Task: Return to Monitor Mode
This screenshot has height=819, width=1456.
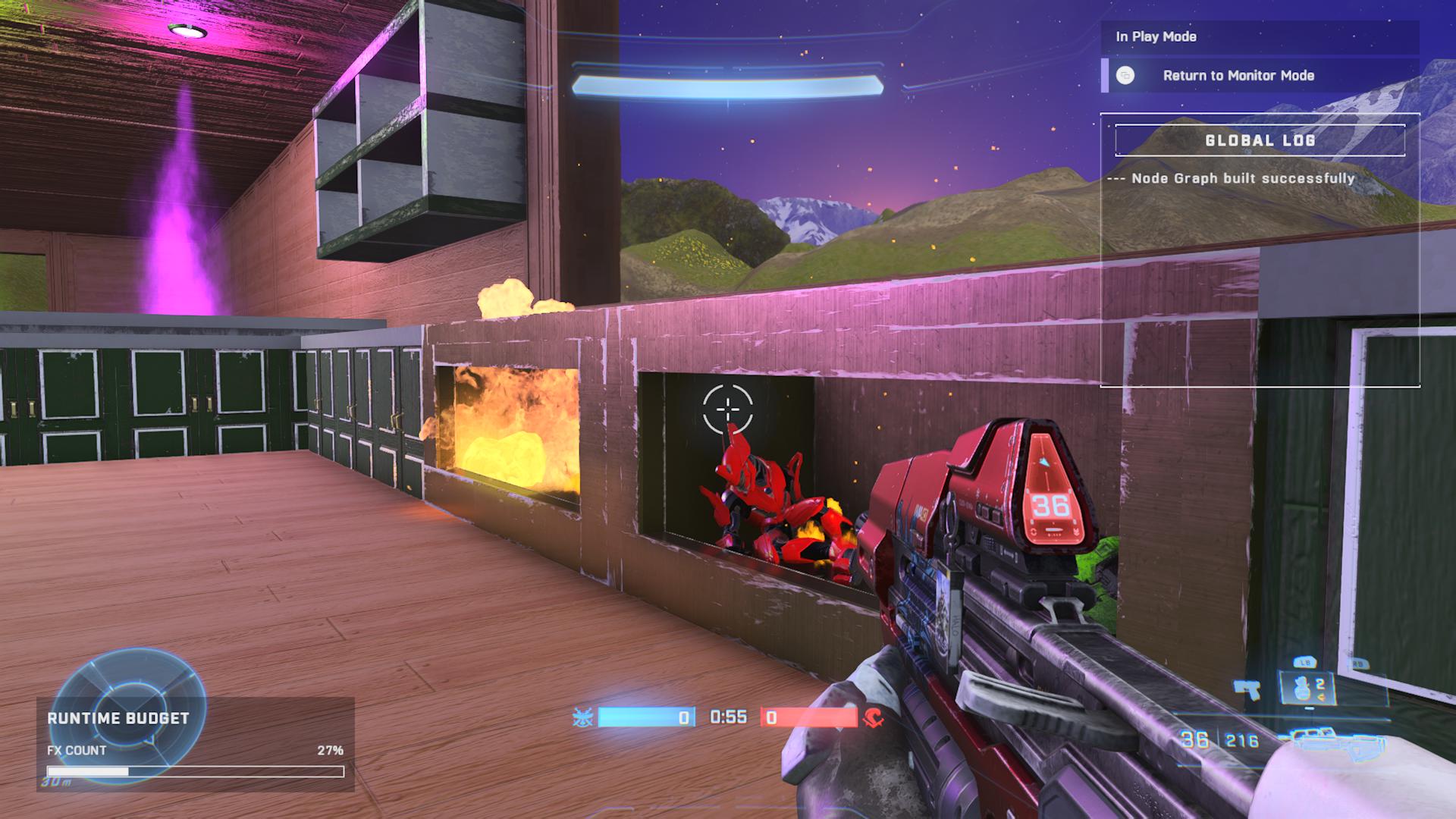Action: pos(1238,76)
